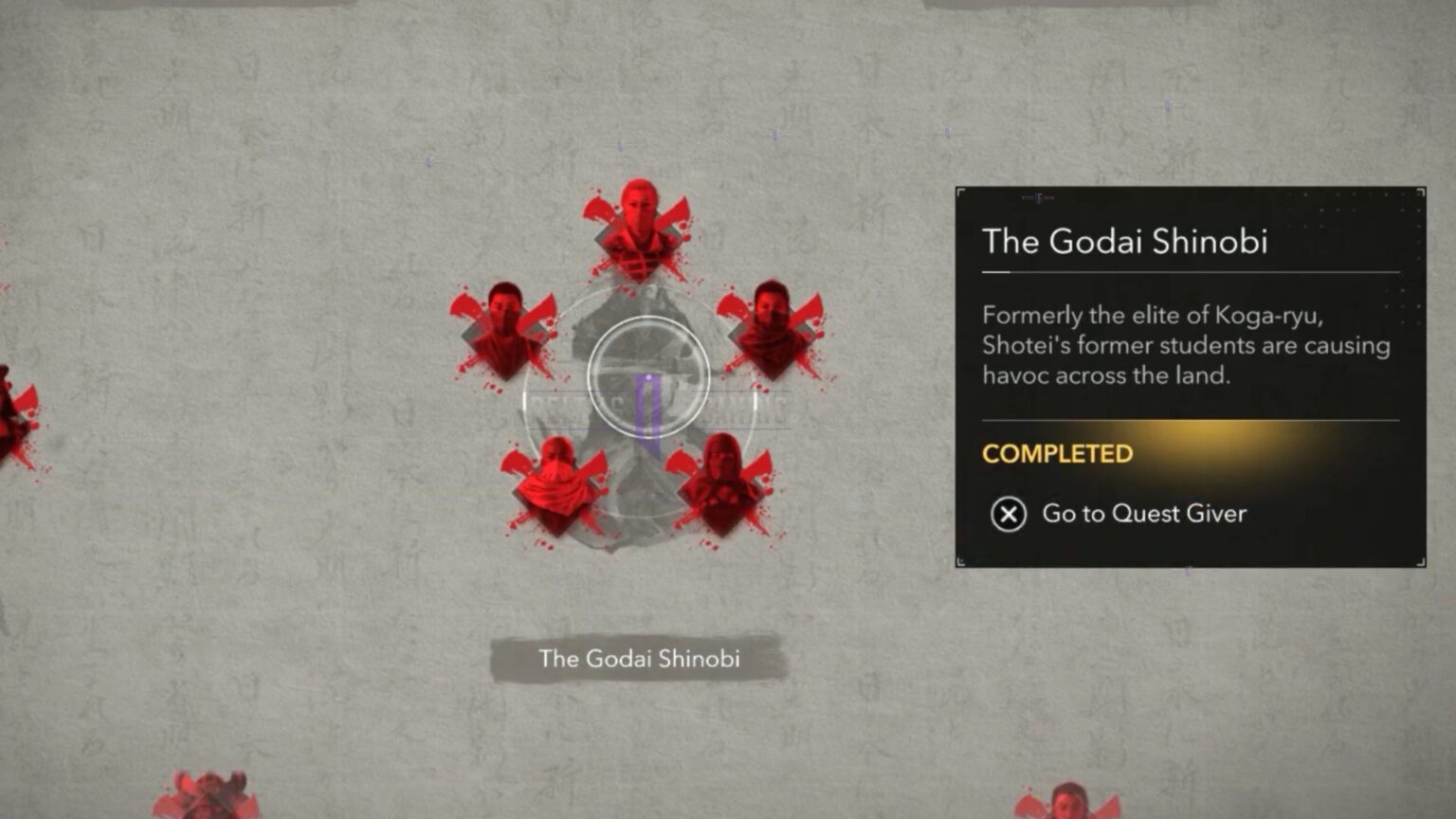Select the upper-right hooded shinobi portrait

tap(770, 322)
